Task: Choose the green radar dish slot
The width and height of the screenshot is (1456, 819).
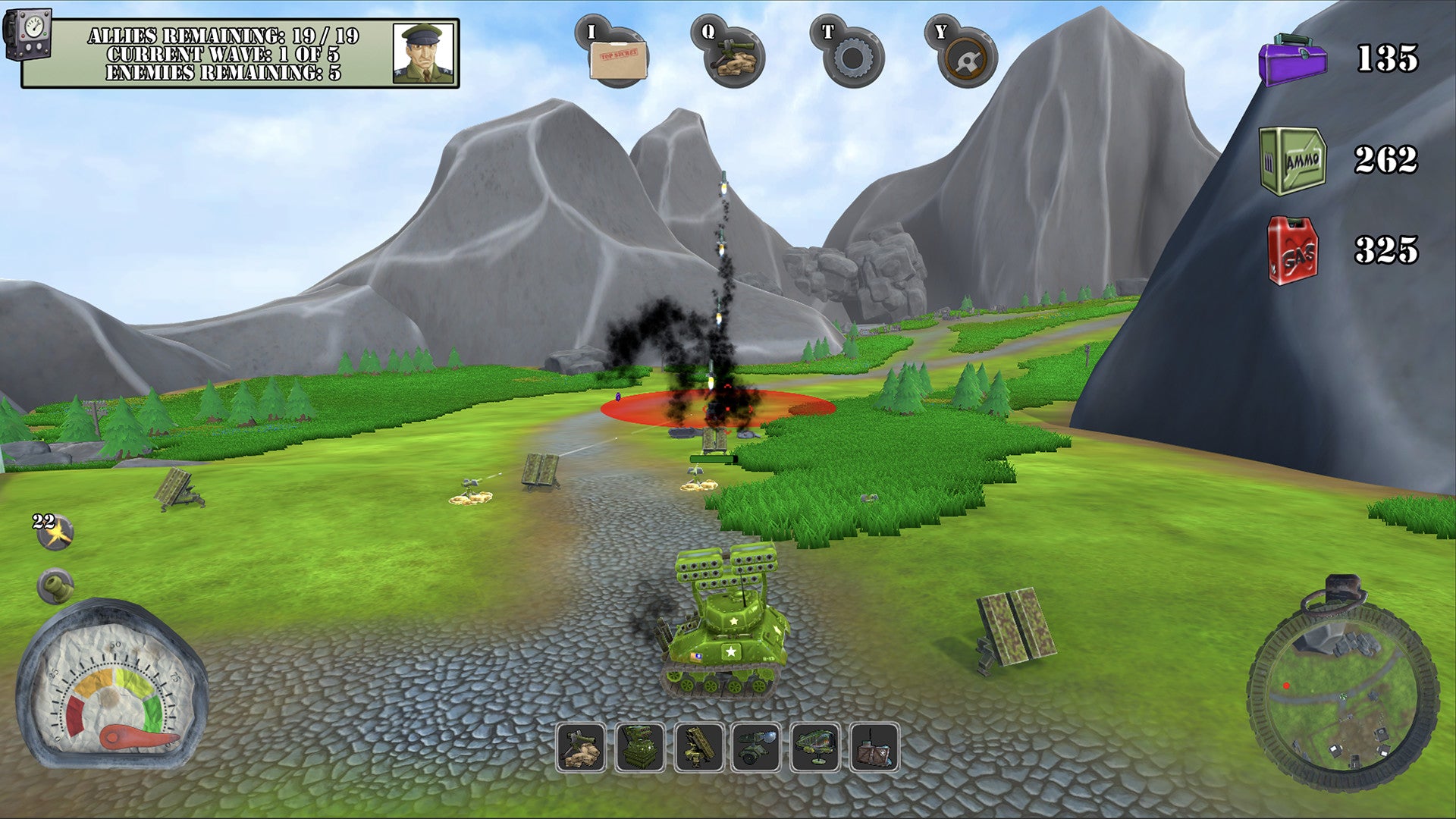Action: [815, 748]
